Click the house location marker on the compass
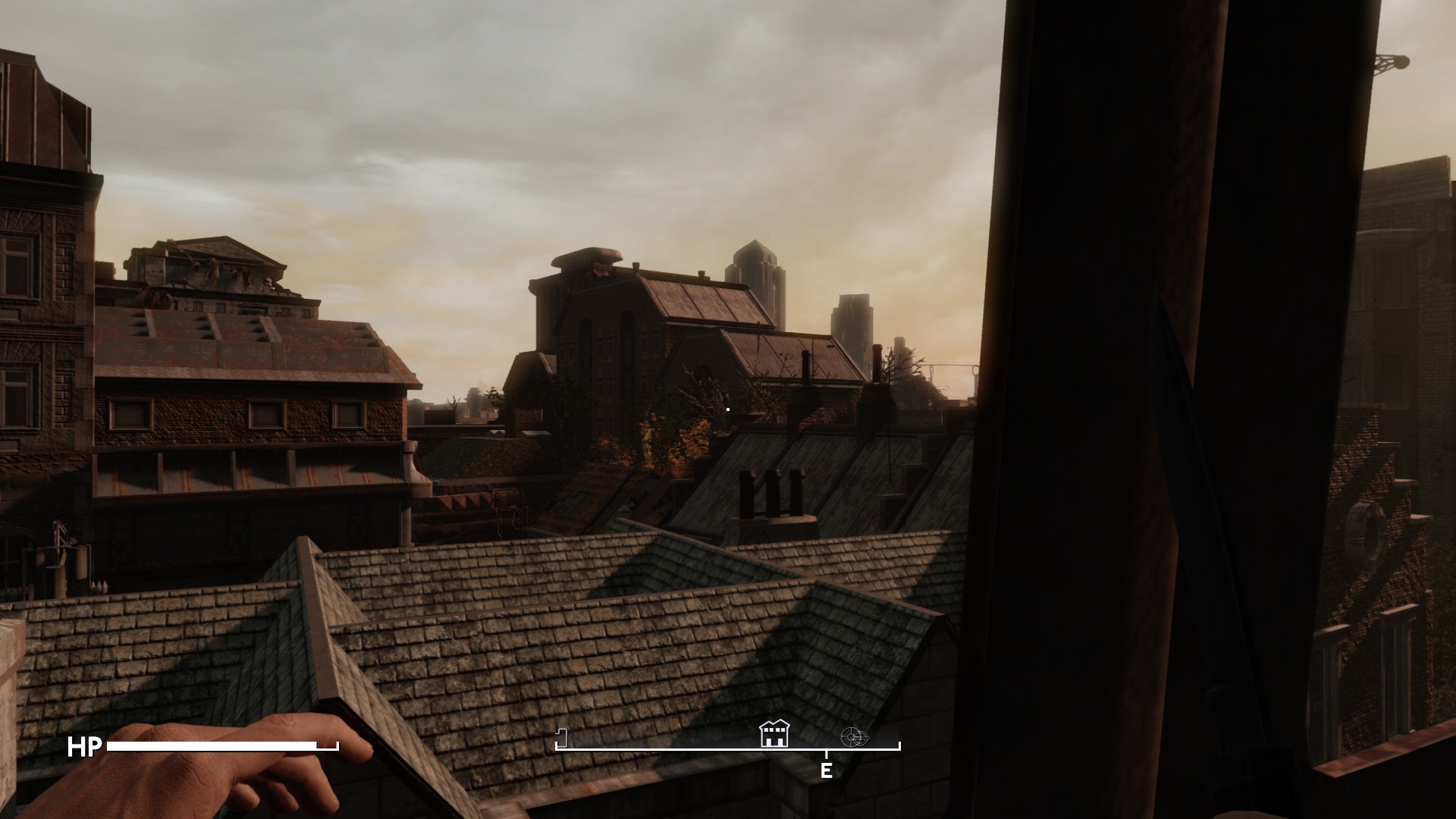1456x819 pixels. tap(773, 734)
